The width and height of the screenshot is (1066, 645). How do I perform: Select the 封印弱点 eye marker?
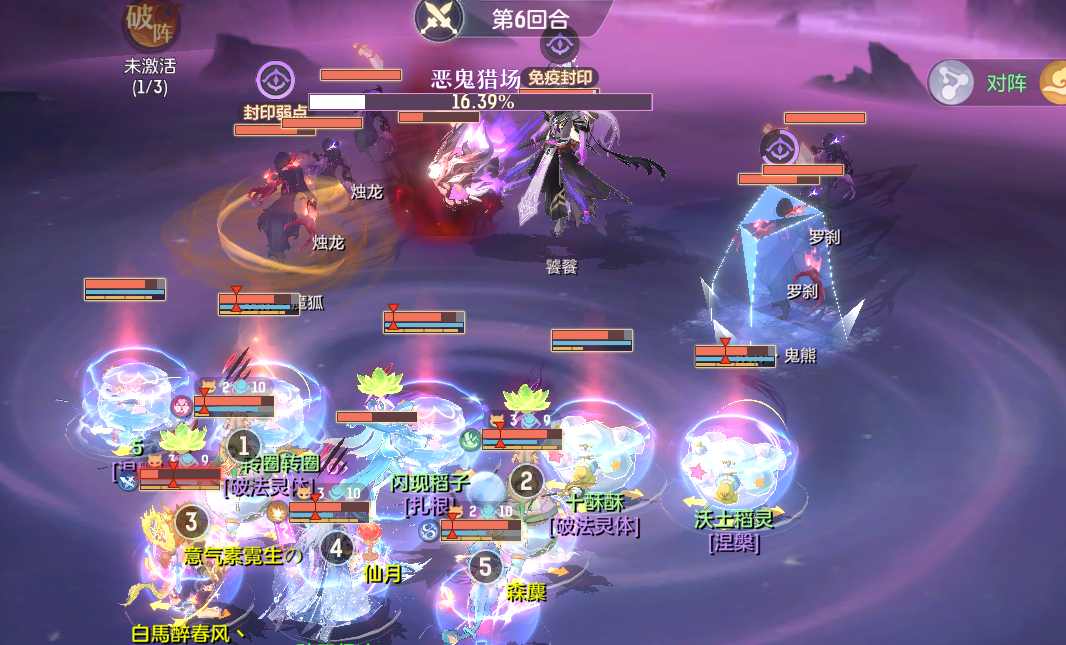[275, 82]
